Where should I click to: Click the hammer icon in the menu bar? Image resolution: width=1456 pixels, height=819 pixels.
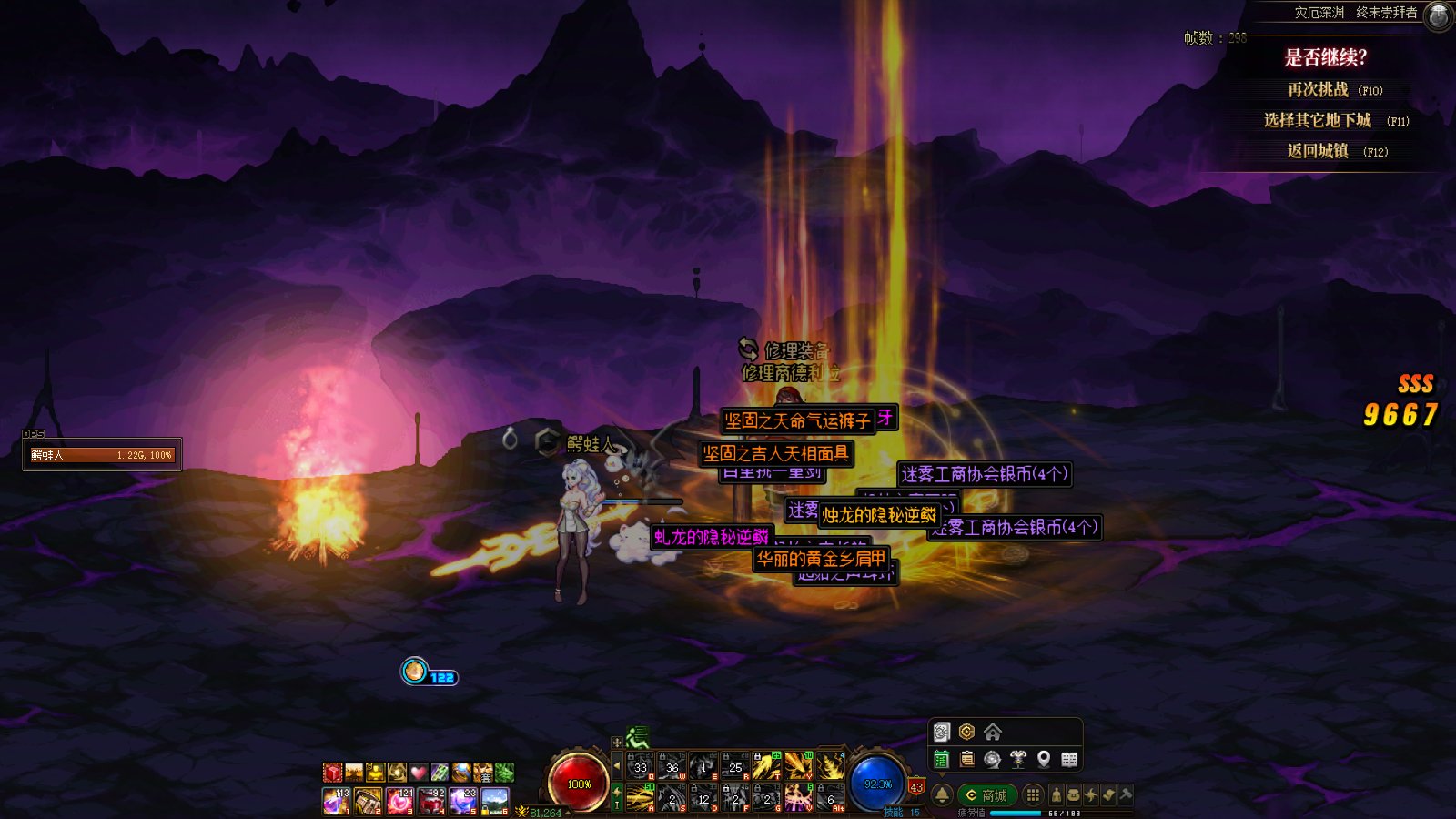[x=1126, y=795]
